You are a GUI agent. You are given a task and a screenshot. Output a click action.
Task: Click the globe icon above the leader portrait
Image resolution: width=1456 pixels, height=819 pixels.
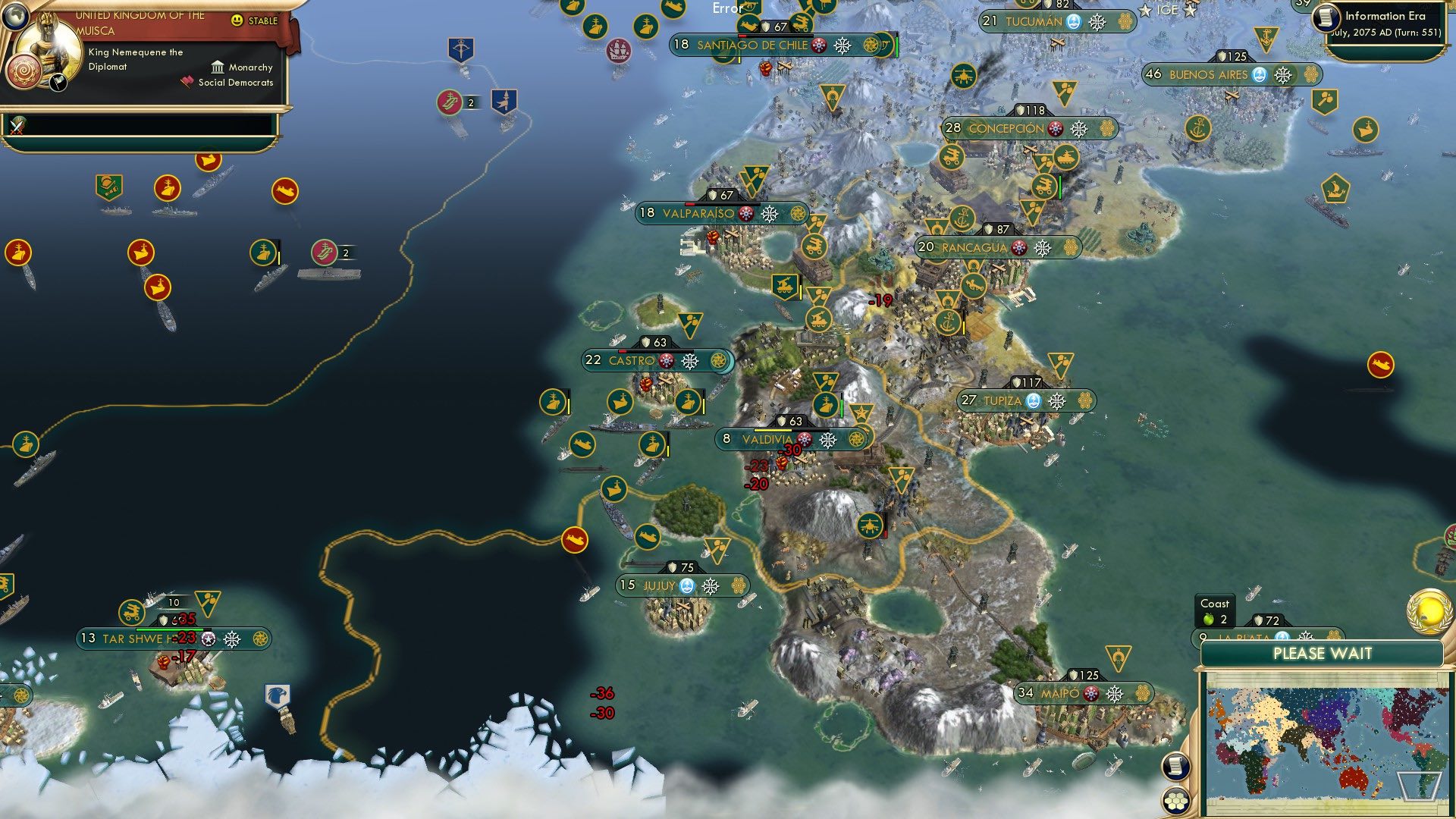(17, 17)
